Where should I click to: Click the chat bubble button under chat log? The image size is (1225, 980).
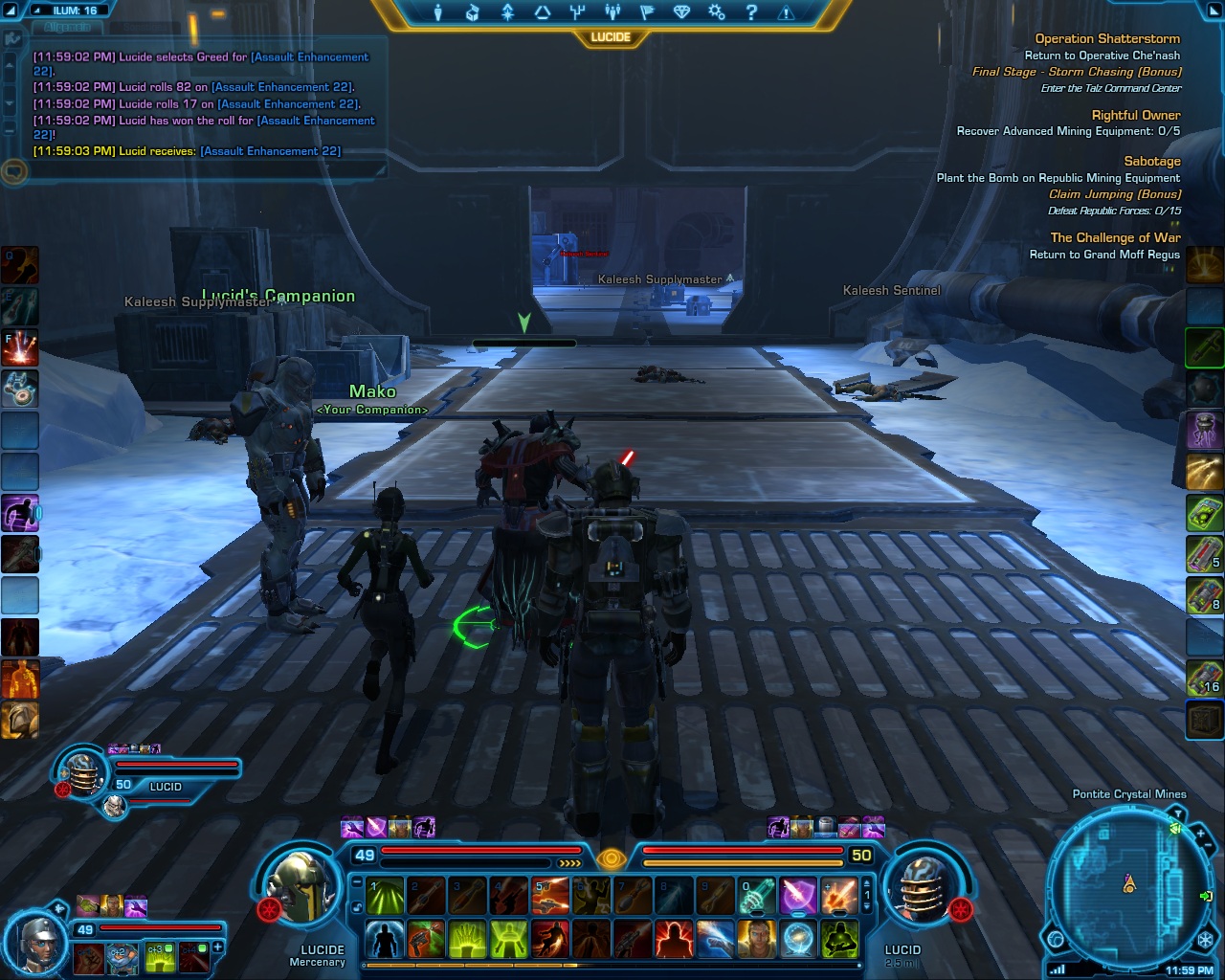coord(13,172)
